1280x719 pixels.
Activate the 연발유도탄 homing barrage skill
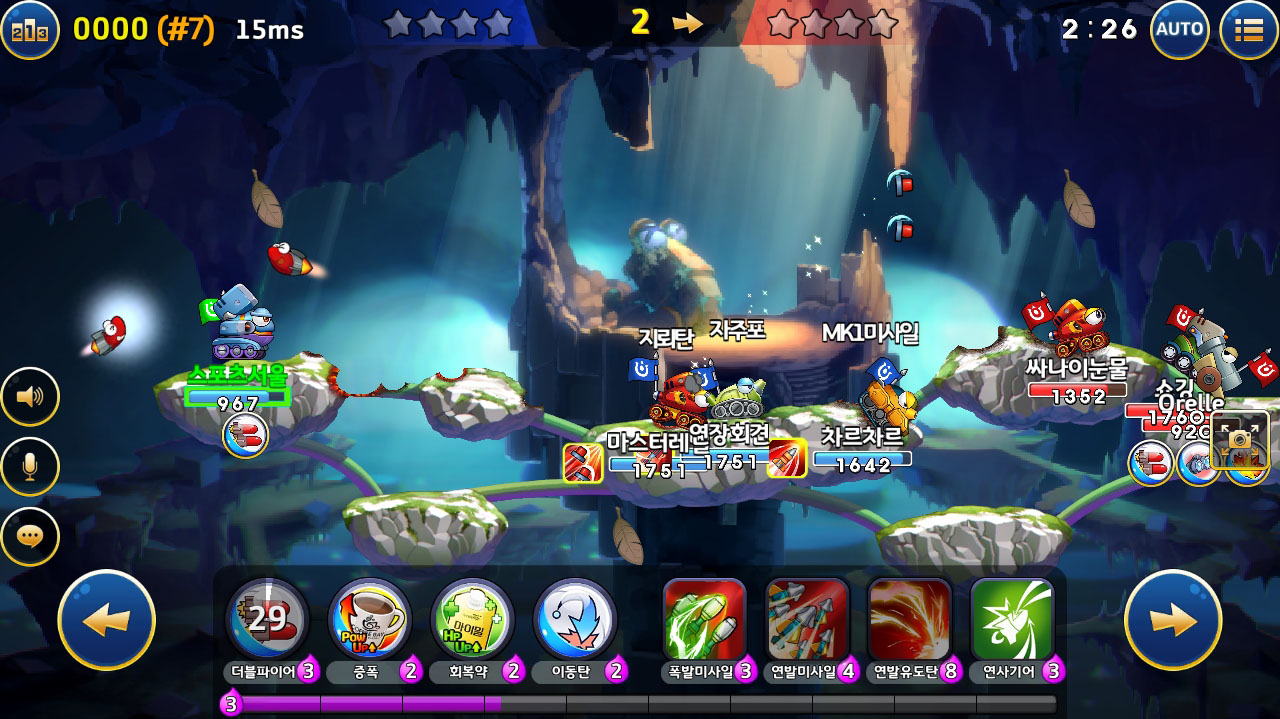pos(909,619)
